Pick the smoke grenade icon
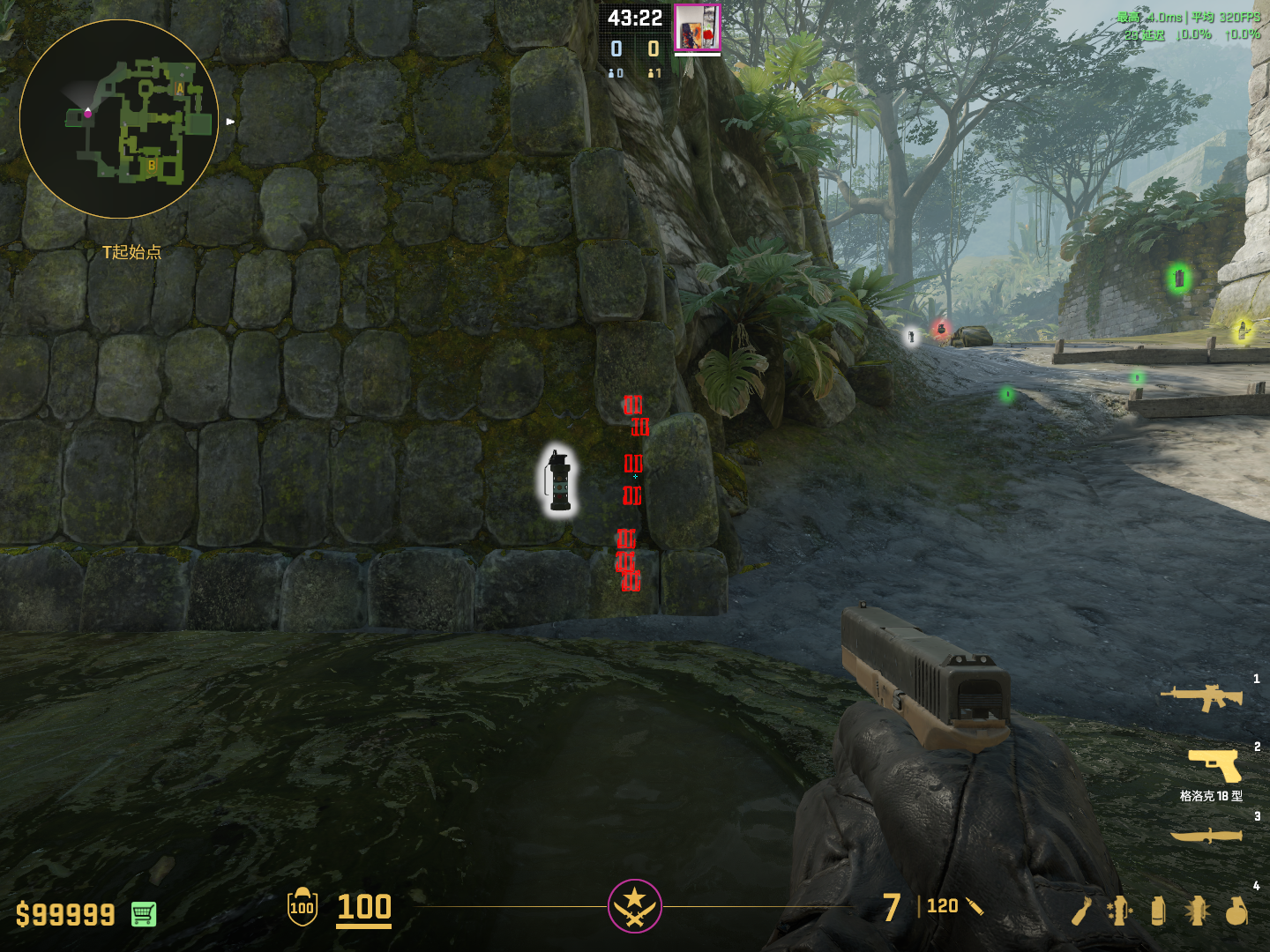This screenshot has height=952, width=1270. [1158, 911]
